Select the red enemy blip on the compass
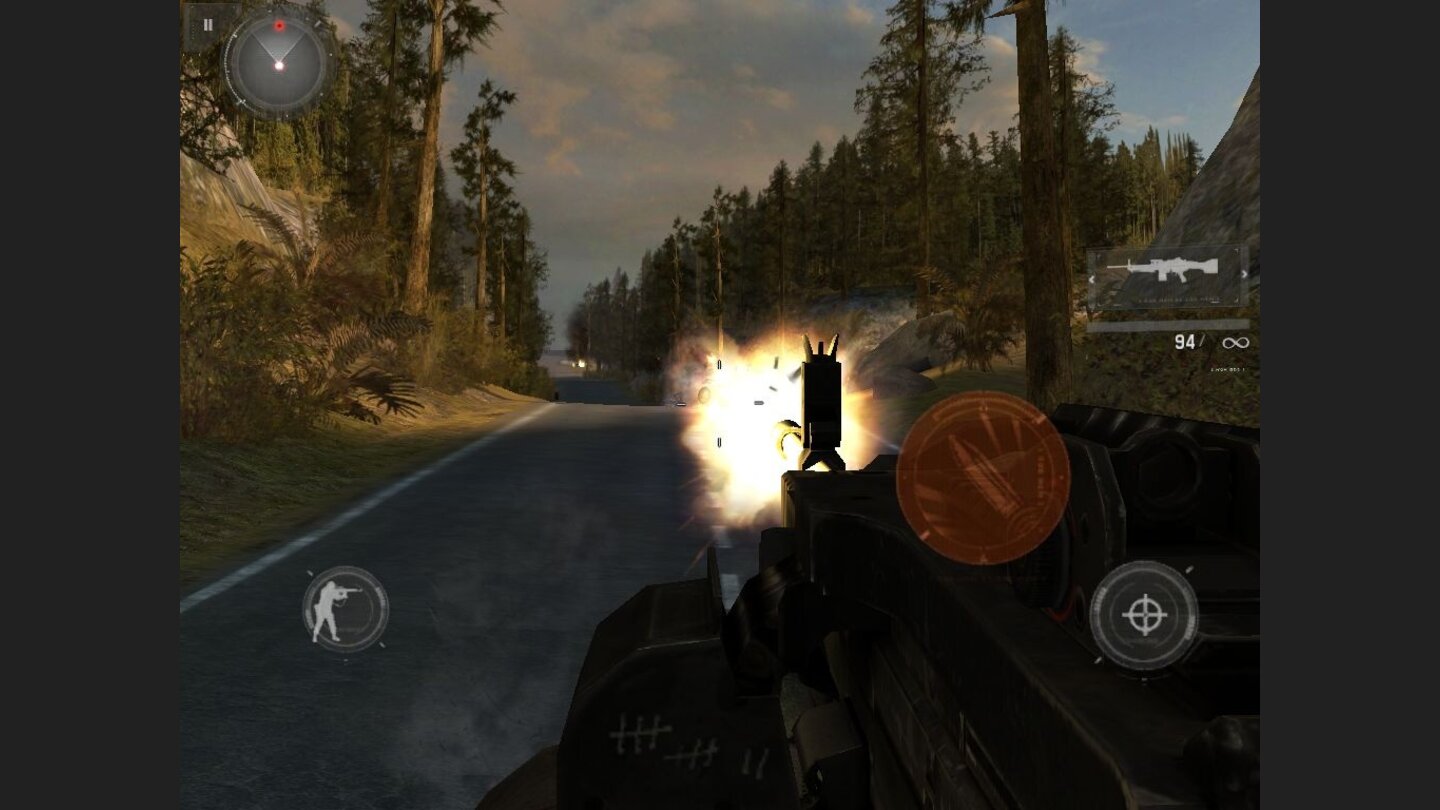Viewport: 1440px width, 810px height. pyautogui.click(x=280, y=25)
